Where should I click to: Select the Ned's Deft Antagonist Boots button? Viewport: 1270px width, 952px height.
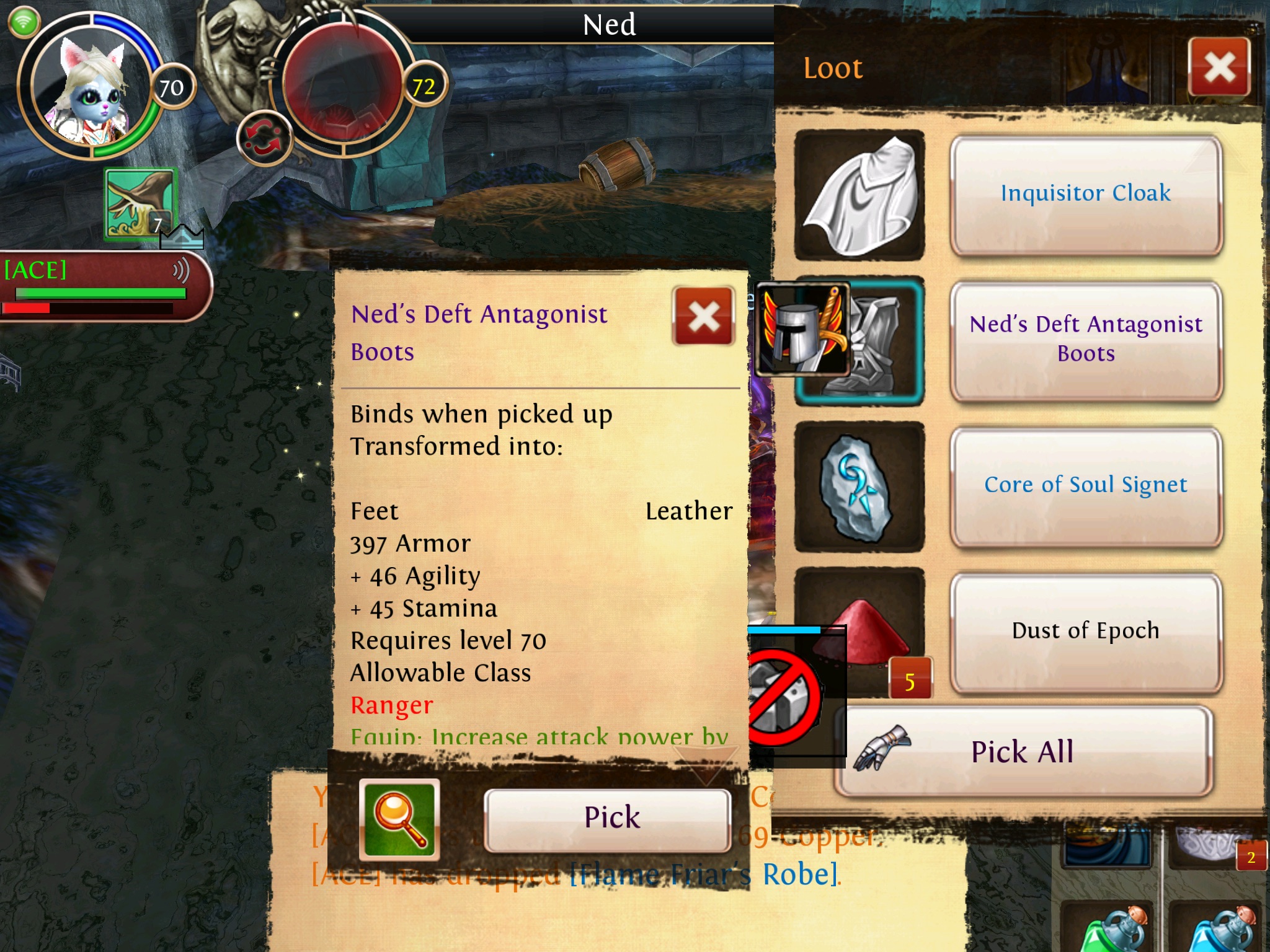(1085, 340)
